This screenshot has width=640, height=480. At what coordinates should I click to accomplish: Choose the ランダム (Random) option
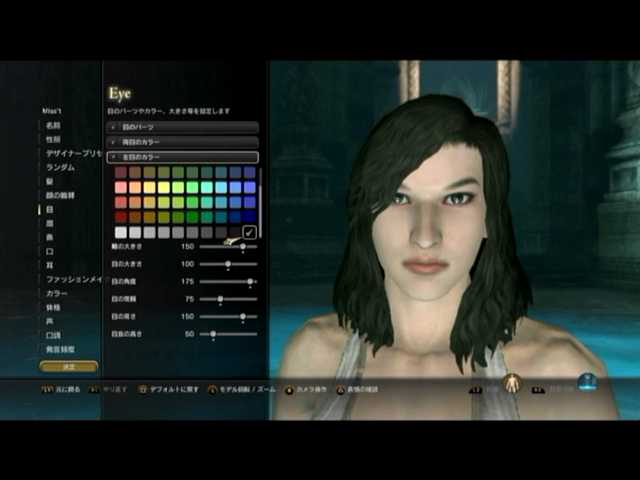[60, 168]
